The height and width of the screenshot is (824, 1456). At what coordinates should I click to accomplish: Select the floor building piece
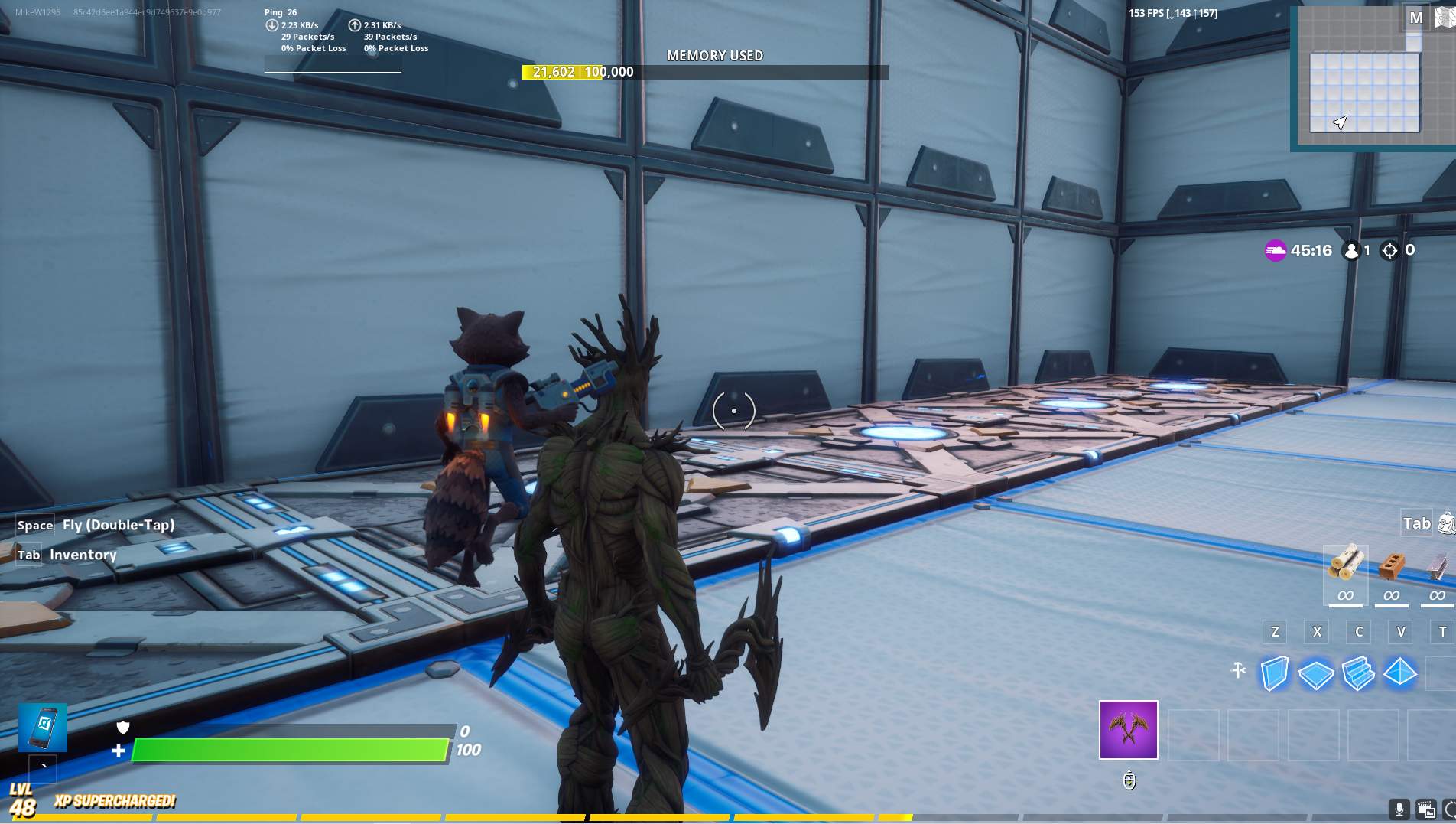coord(1316,674)
